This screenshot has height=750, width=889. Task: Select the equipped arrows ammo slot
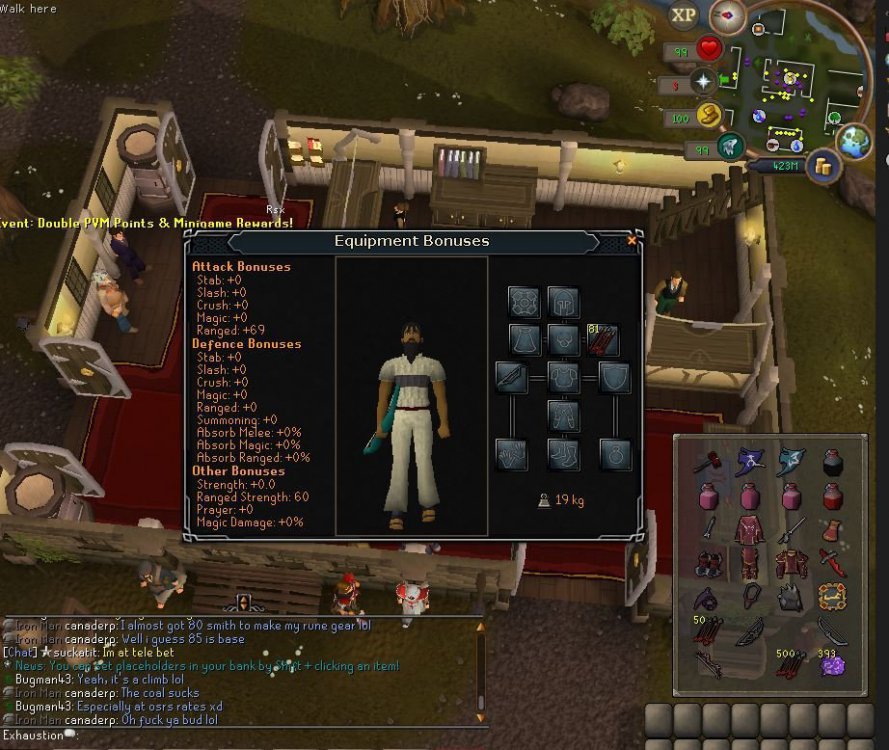pyautogui.click(x=603, y=340)
